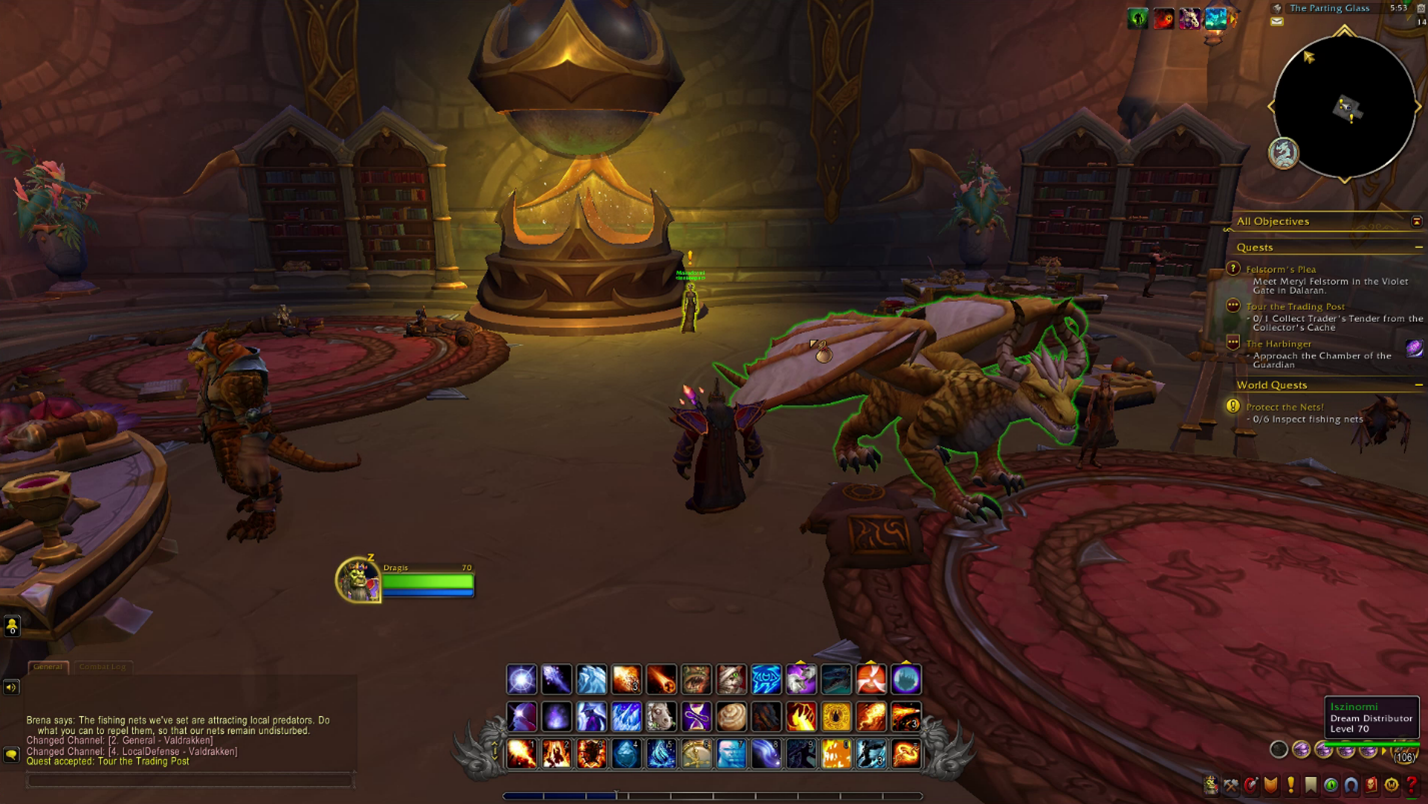Image resolution: width=1428 pixels, height=804 pixels.
Task: Open the Help red question mark
Action: [1411, 785]
